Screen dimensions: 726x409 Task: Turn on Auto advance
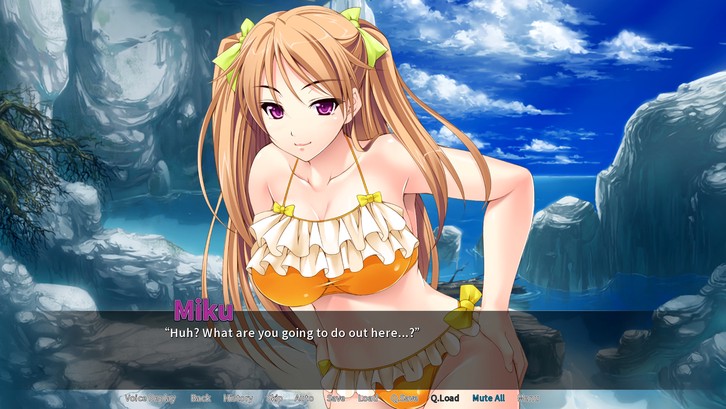click(x=304, y=398)
